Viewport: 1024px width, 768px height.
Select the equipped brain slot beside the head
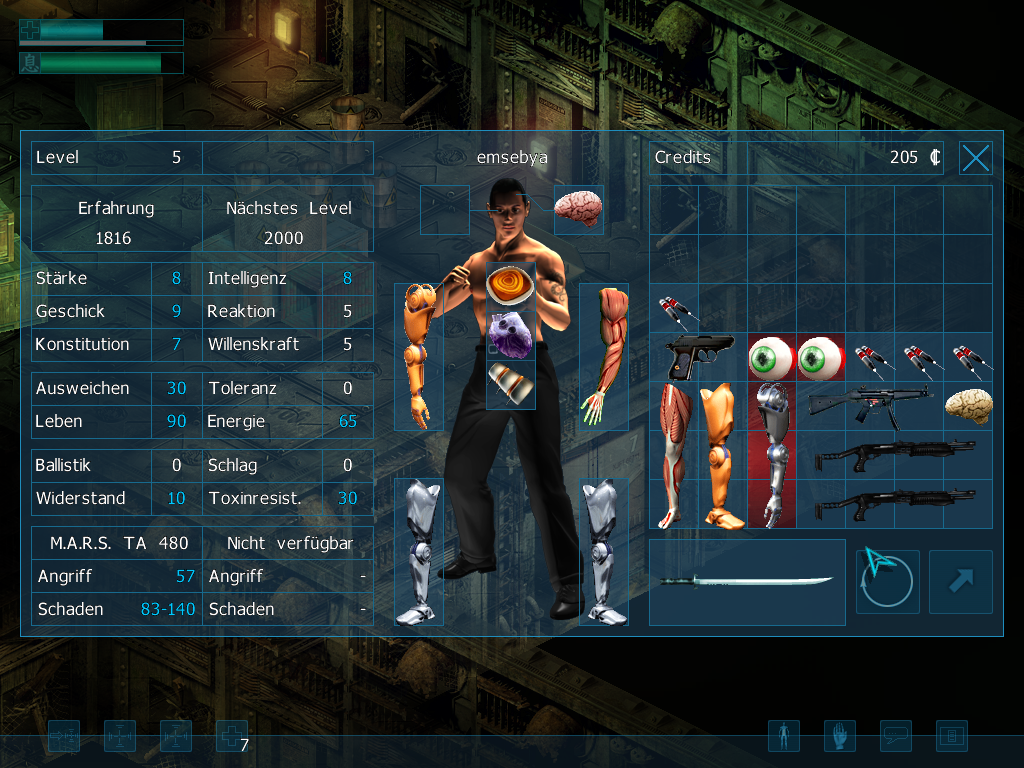point(578,208)
